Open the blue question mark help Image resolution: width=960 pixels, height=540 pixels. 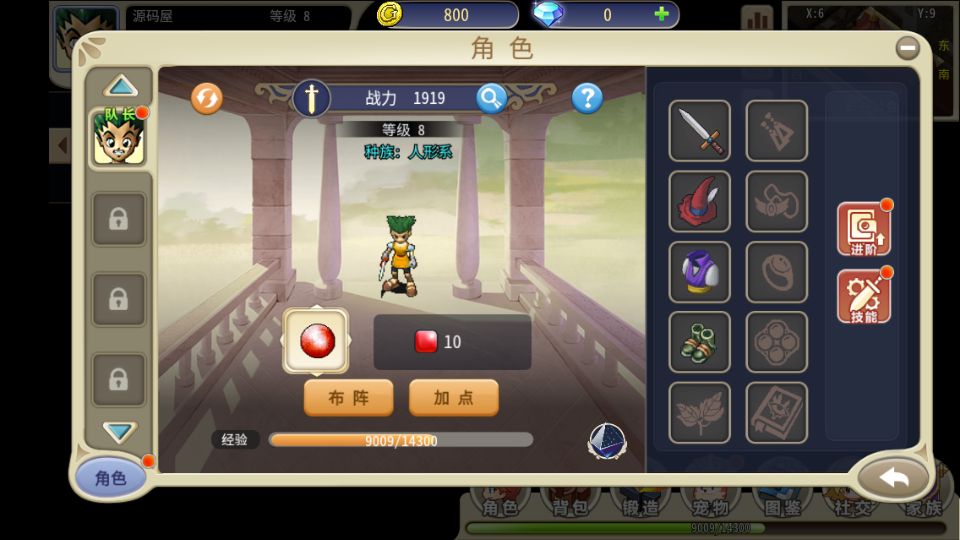(x=587, y=98)
